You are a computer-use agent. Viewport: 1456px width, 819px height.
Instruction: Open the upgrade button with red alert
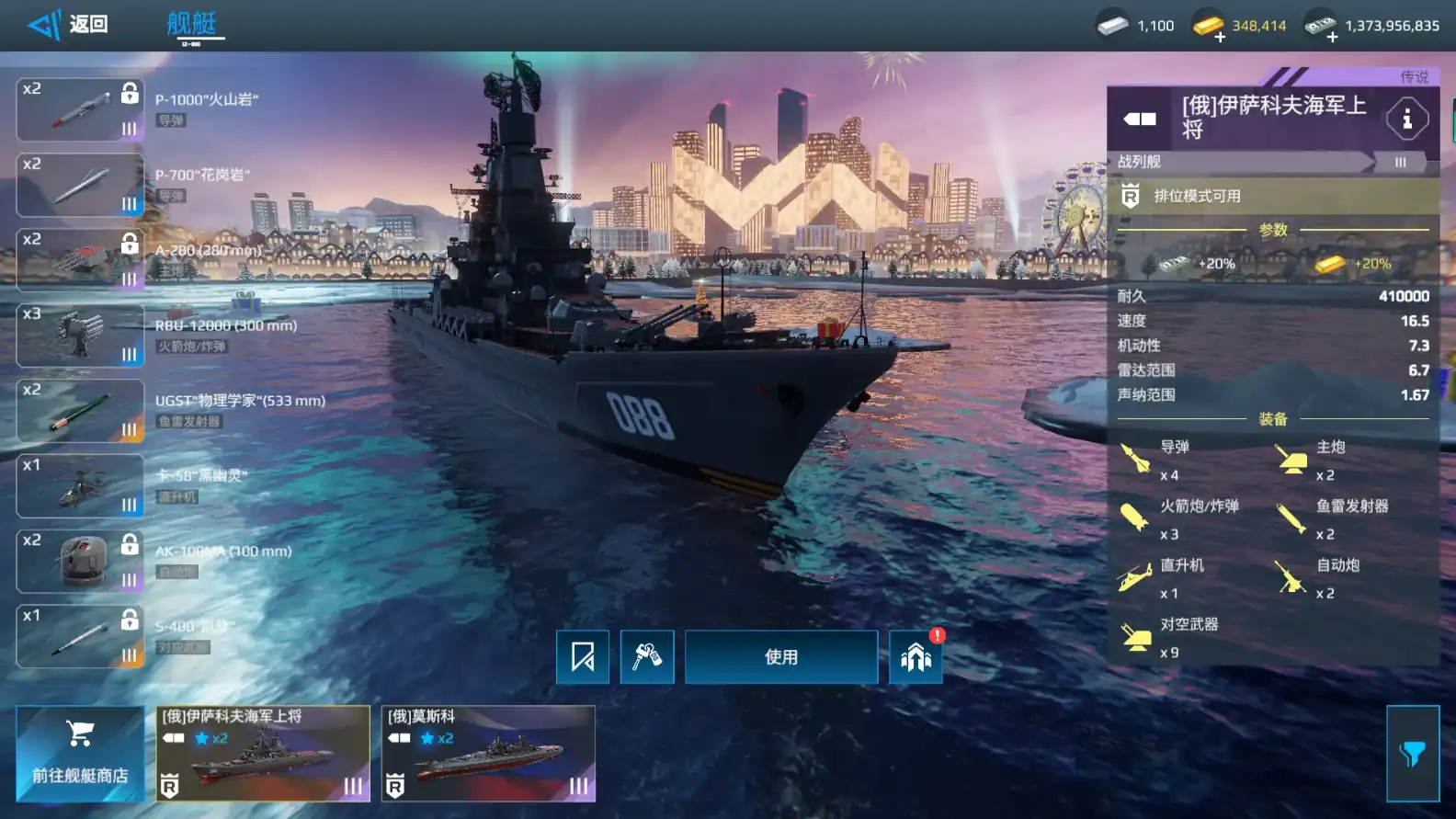coord(916,657)
